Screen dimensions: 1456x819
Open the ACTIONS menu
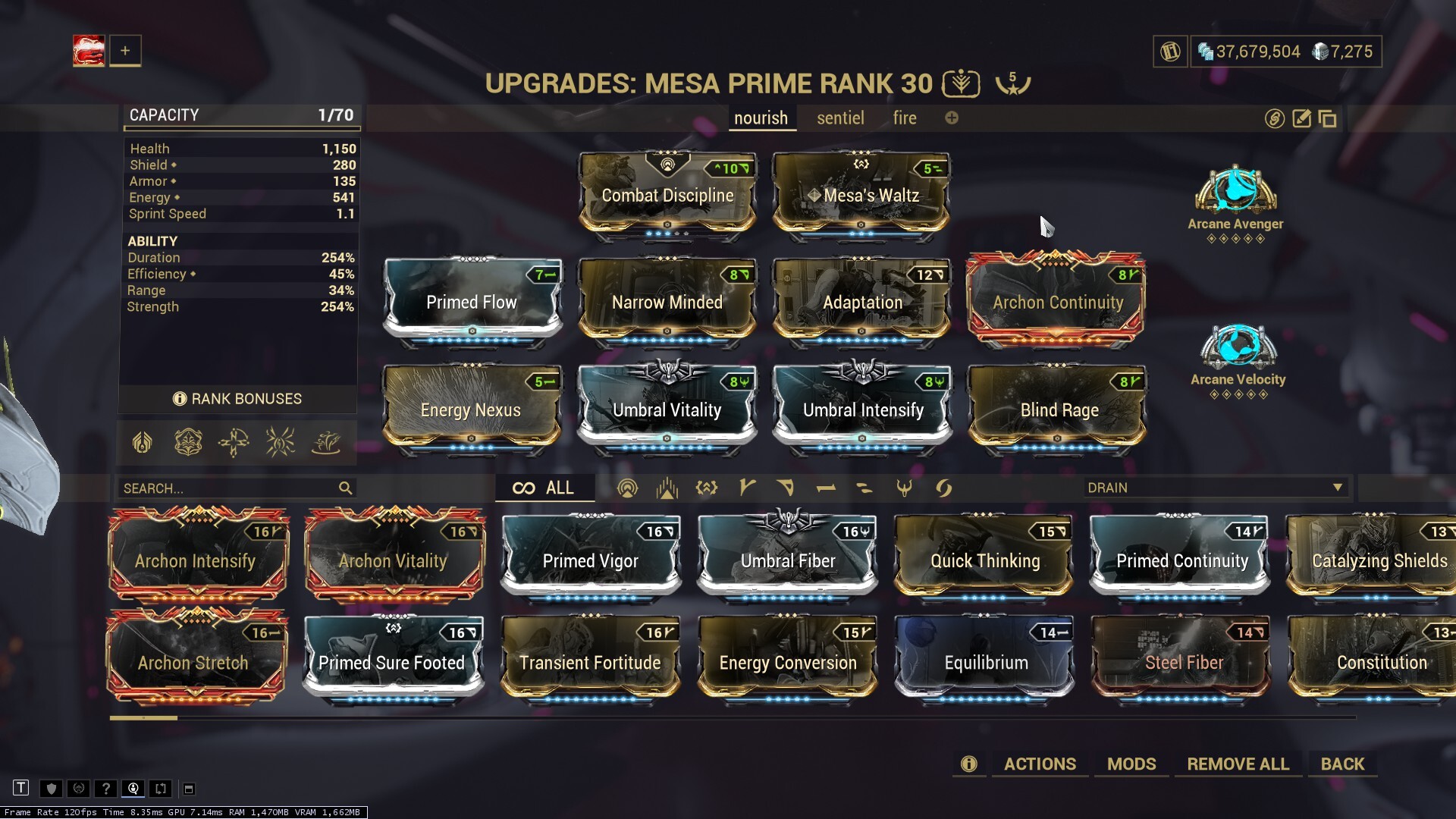(x=1040, y=764)
